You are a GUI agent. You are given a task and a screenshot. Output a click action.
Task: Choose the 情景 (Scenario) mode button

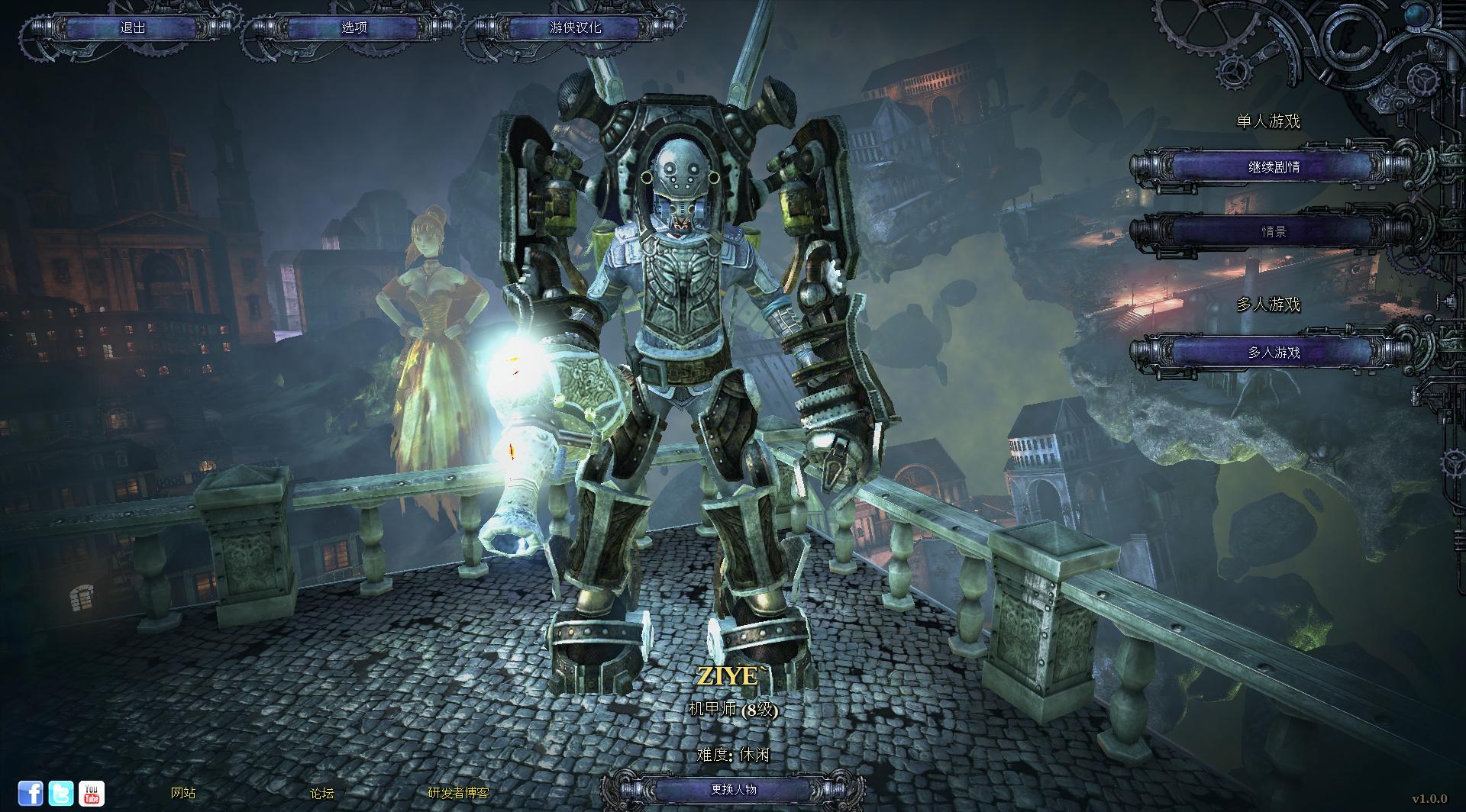tap(1274, 231)
